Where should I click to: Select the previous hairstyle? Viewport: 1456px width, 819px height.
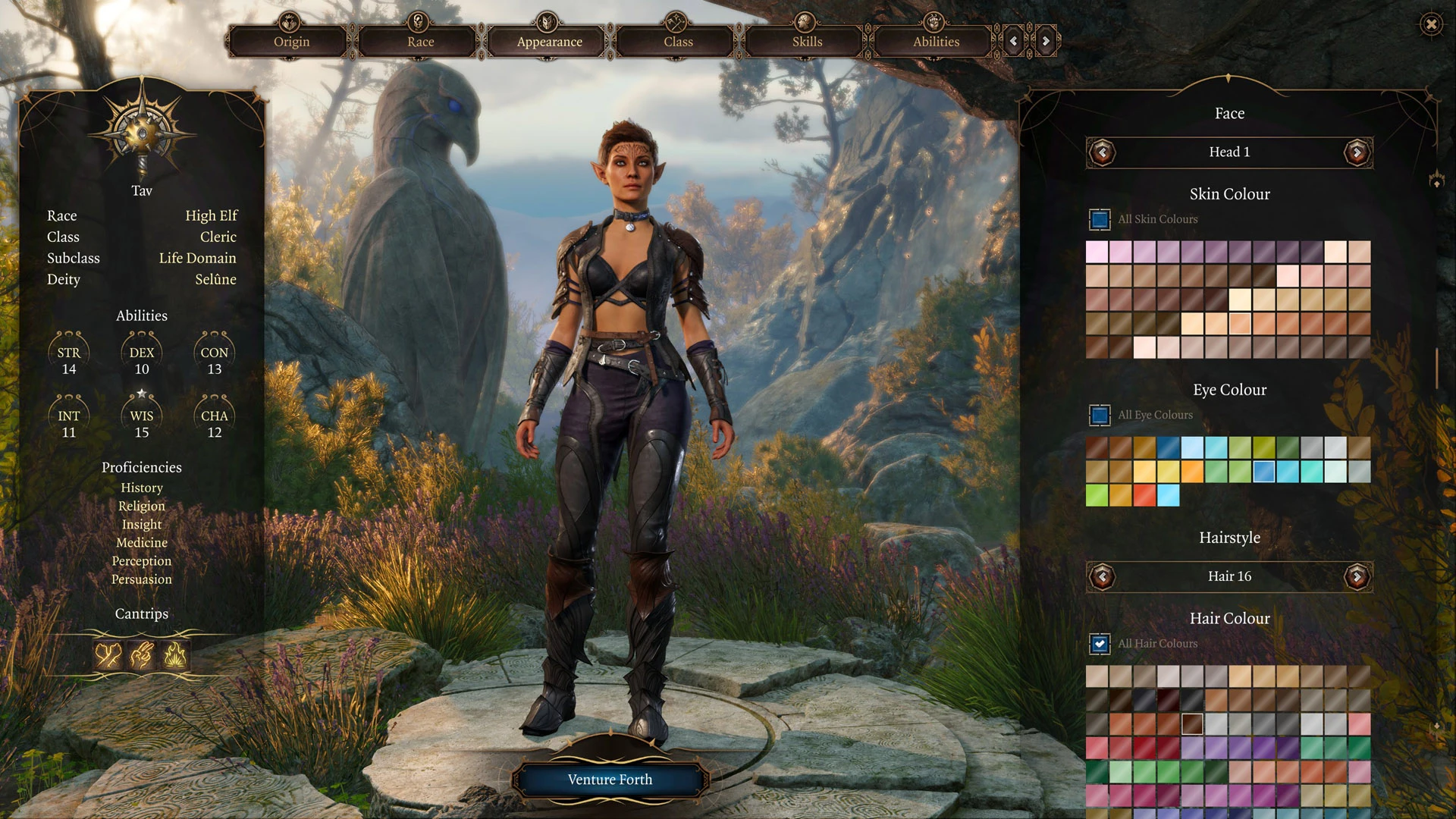click(1103, 577)
